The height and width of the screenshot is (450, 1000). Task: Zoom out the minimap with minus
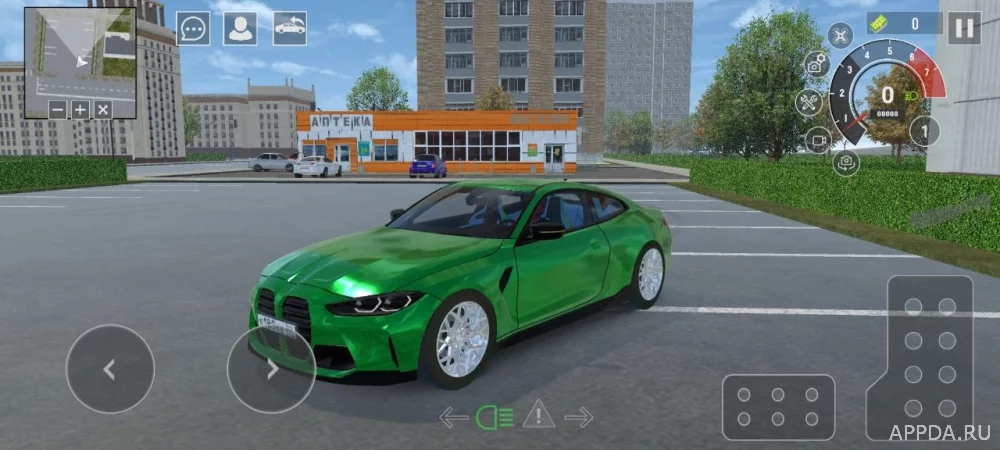click(x=58, y=109)
